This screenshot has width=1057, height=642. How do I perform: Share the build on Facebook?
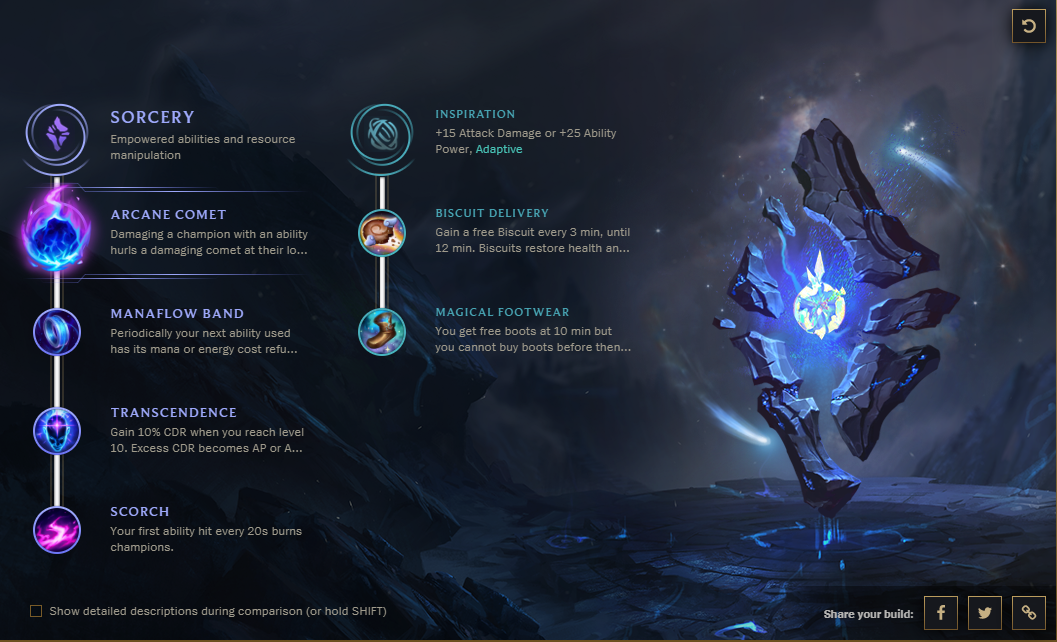point(940,613)
